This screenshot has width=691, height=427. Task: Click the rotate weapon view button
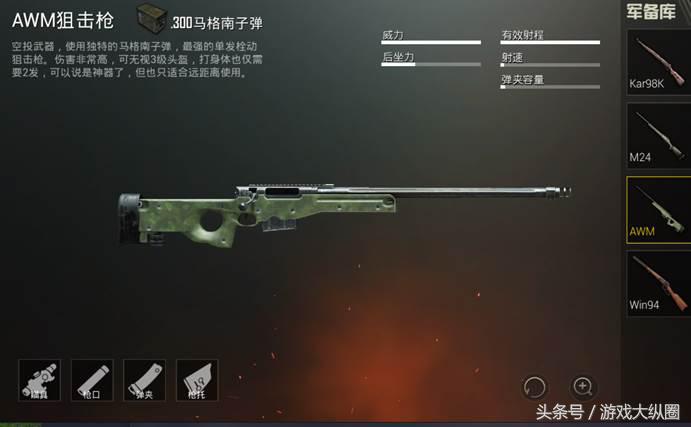click(x=535, y=386)
